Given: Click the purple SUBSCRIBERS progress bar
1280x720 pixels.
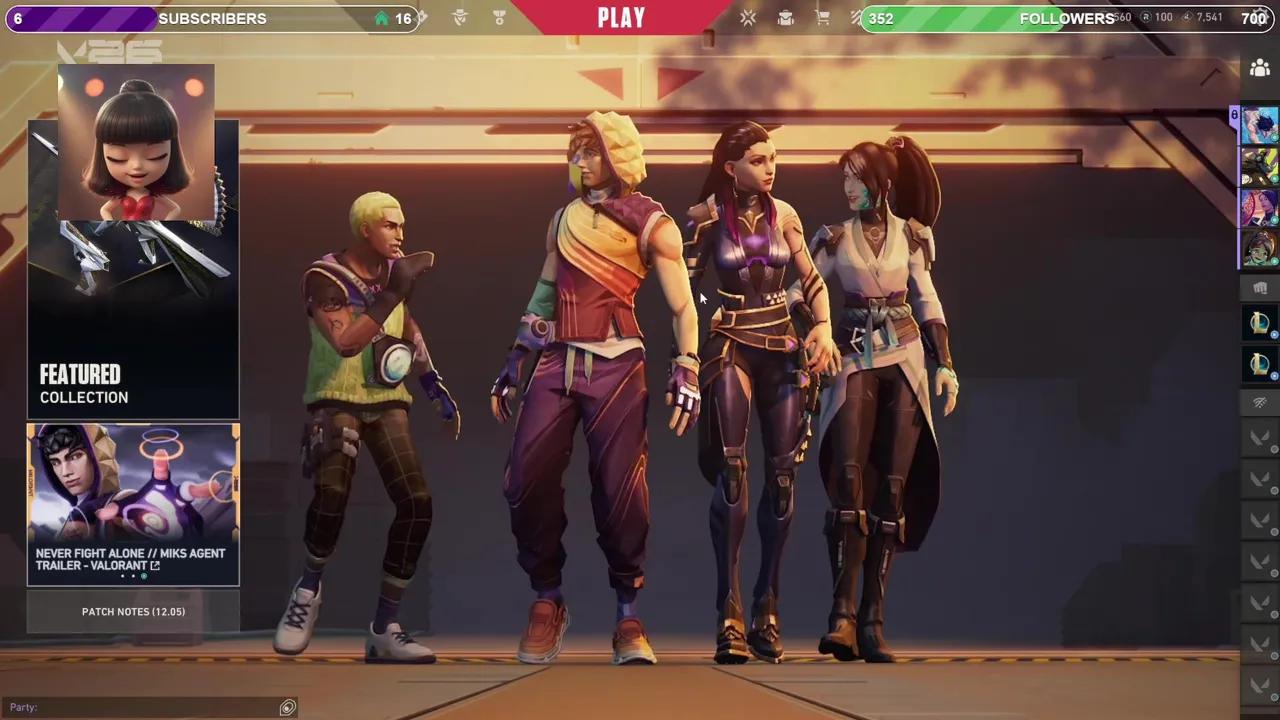Looking at the screenshot, I should point(80,18).
